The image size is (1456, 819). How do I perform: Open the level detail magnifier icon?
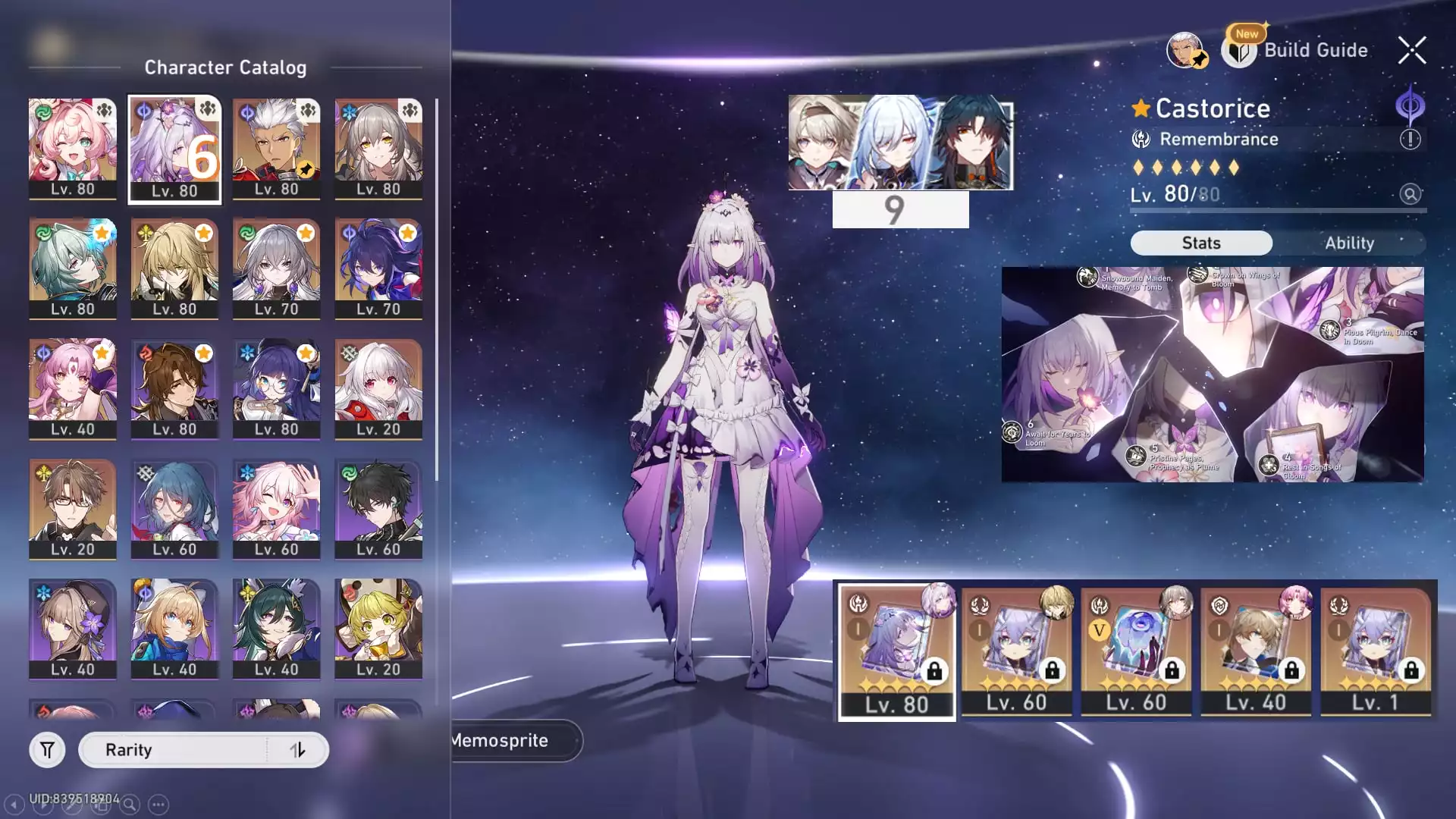click(x=1410, y=194)
